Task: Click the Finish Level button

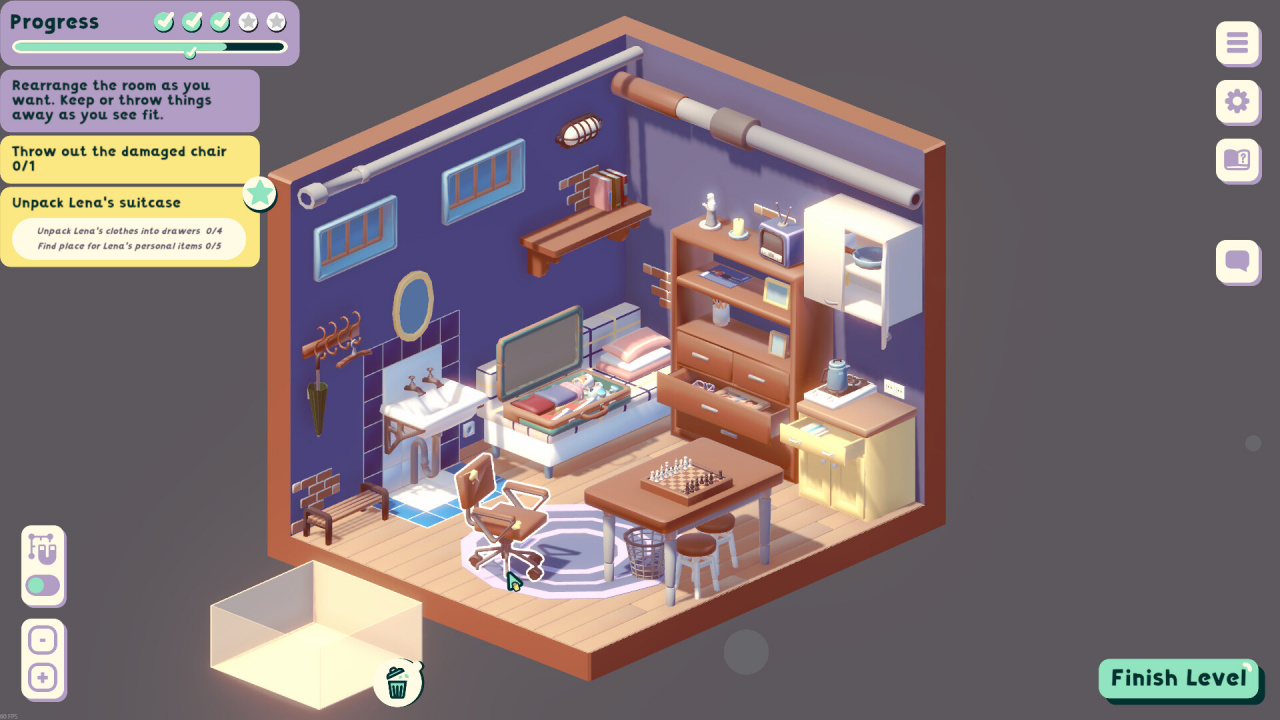Action: point(1179,678)
